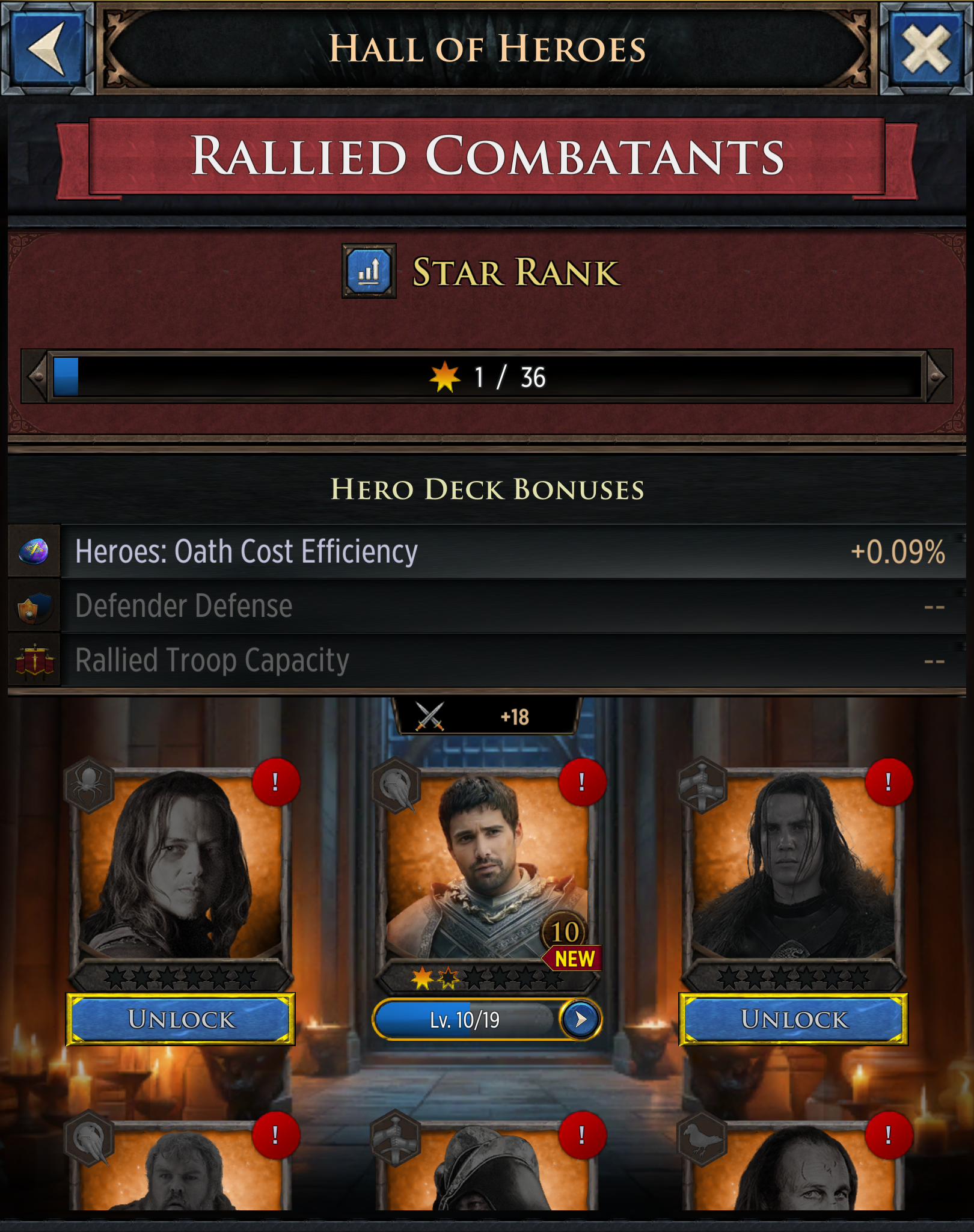
Task: Open the Star Rank chart icon
Action: pos(369,271)
